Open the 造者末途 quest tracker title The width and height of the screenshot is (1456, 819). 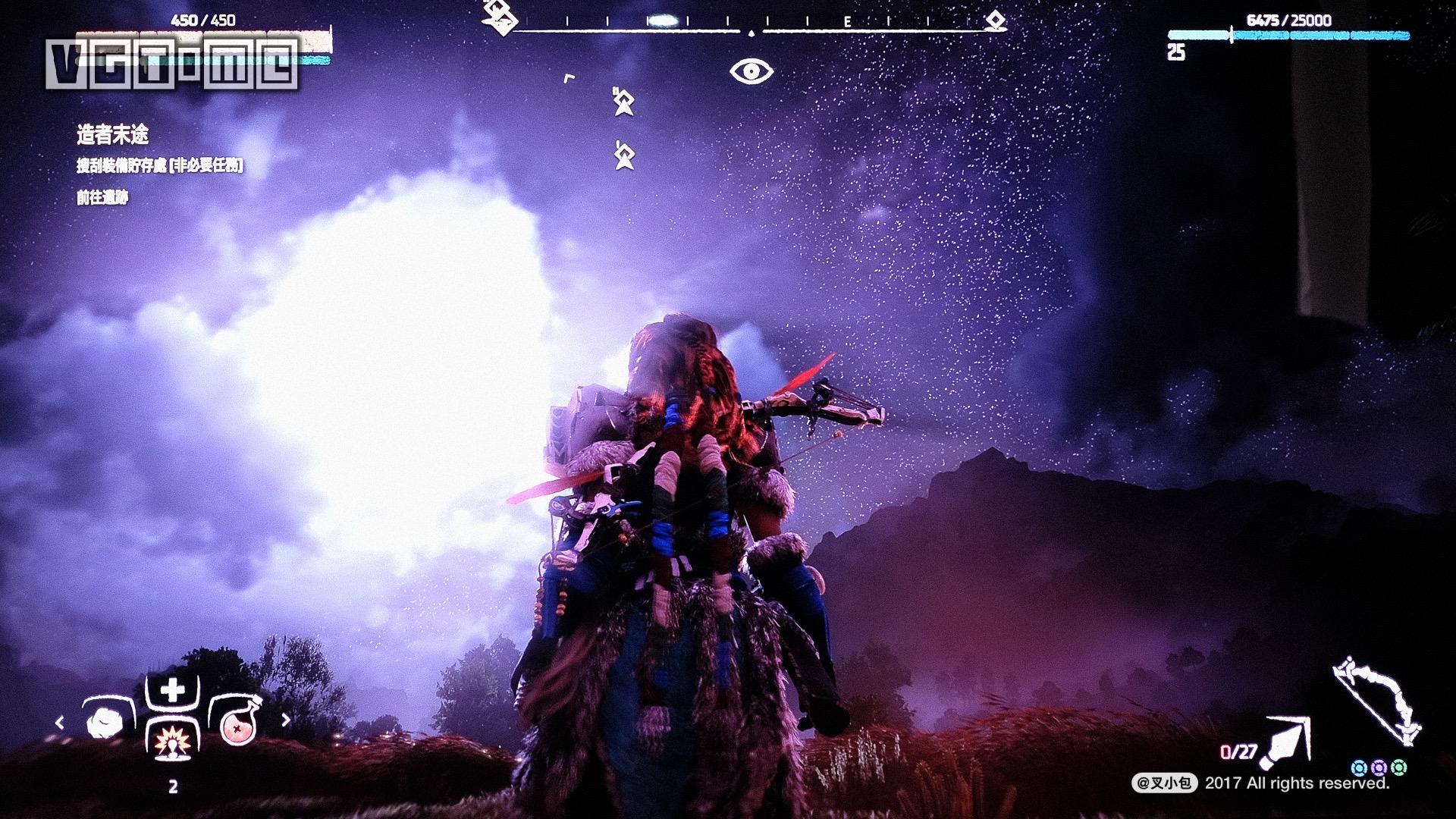pyautogui.click(x=112, y=135)
